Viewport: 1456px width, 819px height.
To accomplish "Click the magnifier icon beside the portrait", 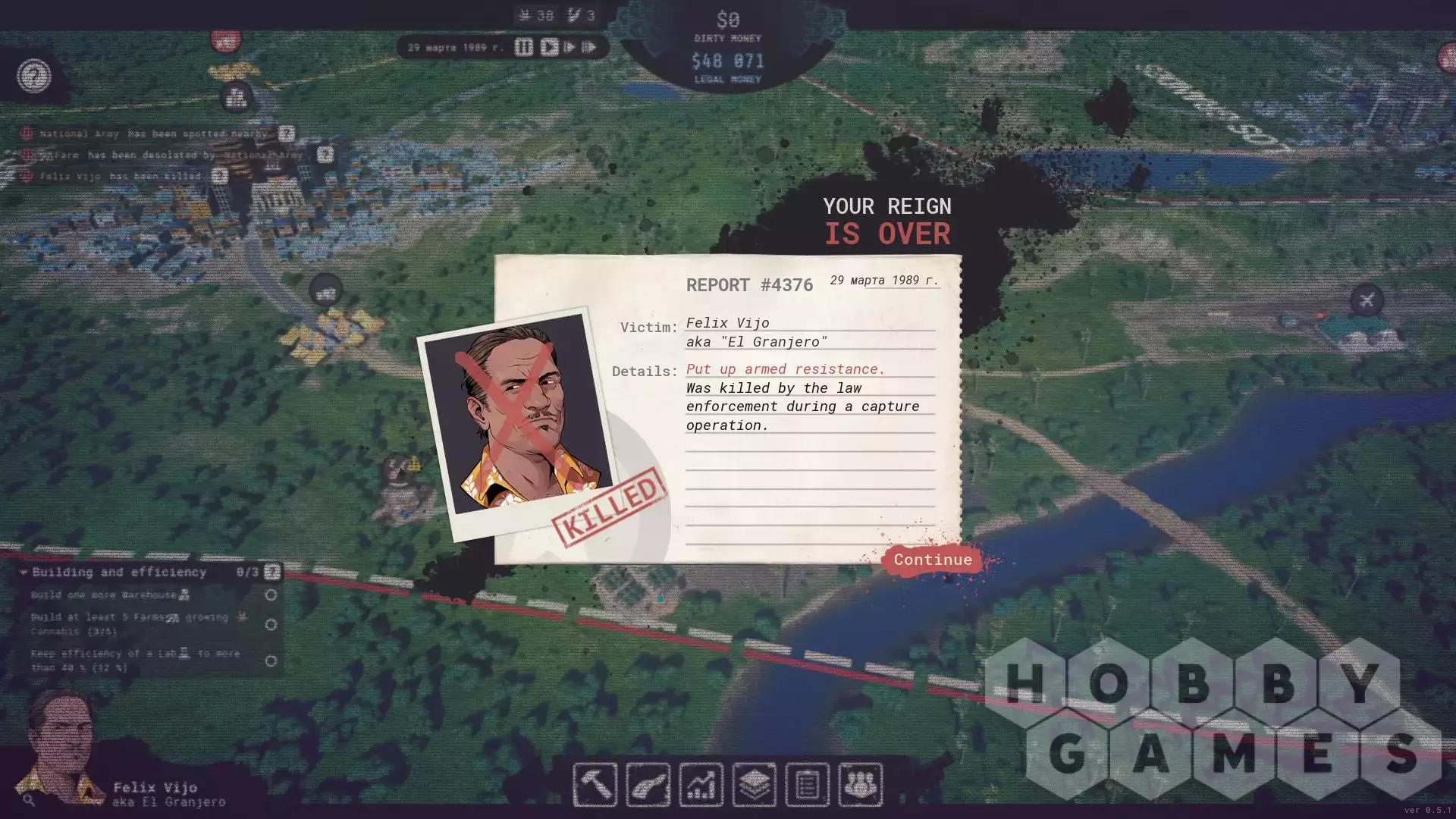I will [x=29, y=799].
